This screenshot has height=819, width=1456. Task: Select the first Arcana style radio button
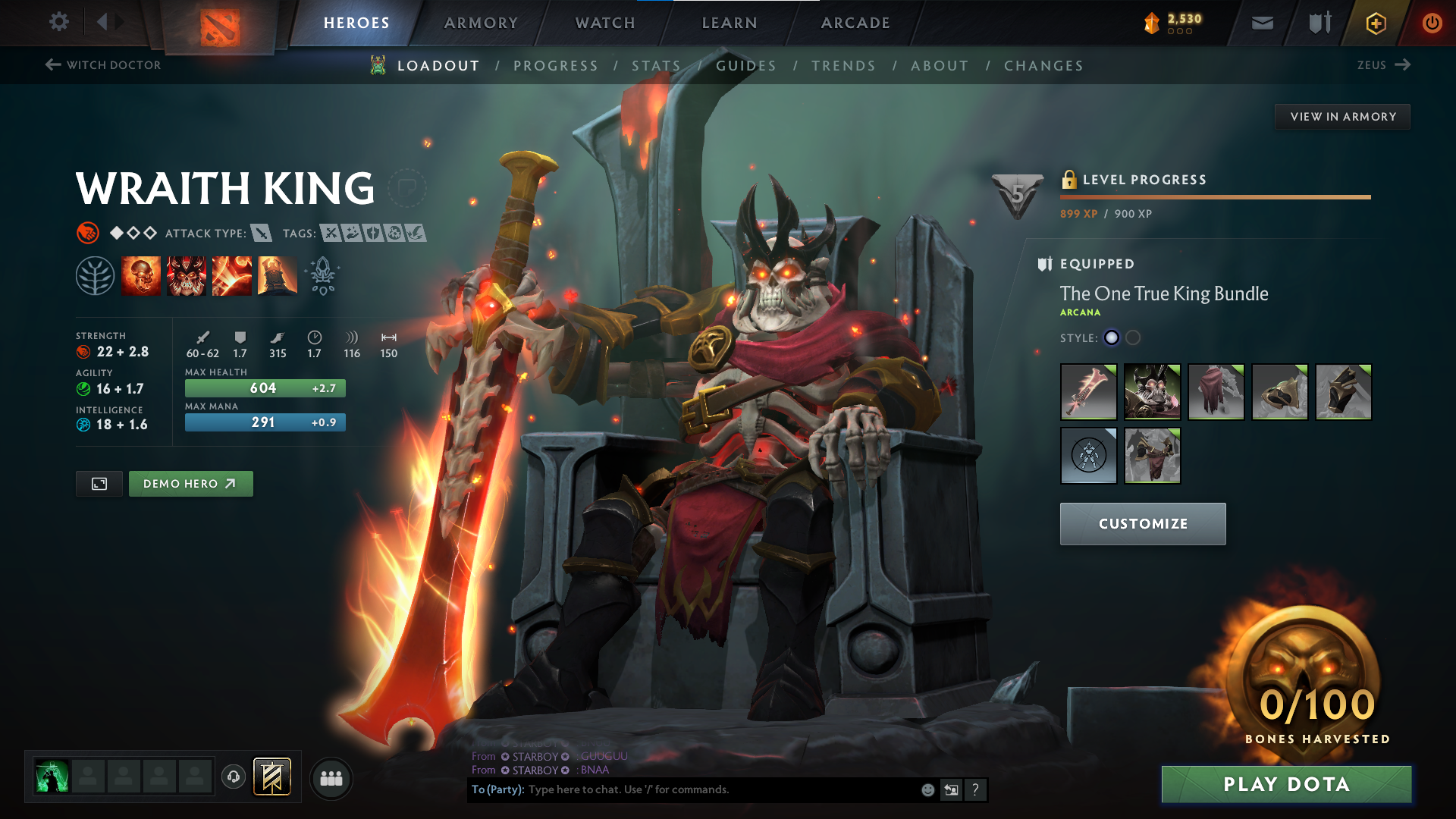pos(1111,338)
